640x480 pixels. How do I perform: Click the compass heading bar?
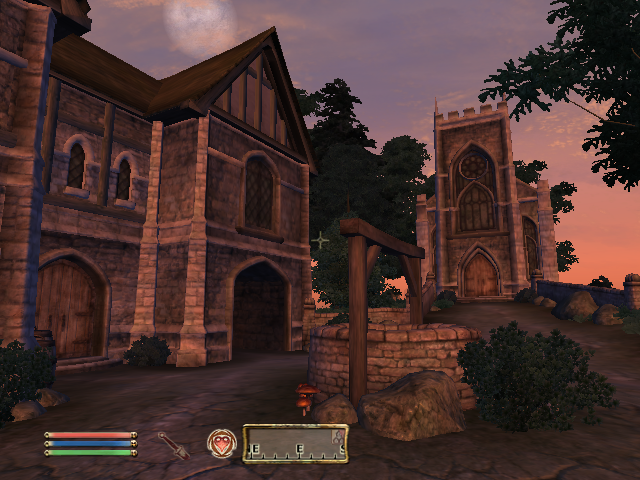(x=295, y=444)
